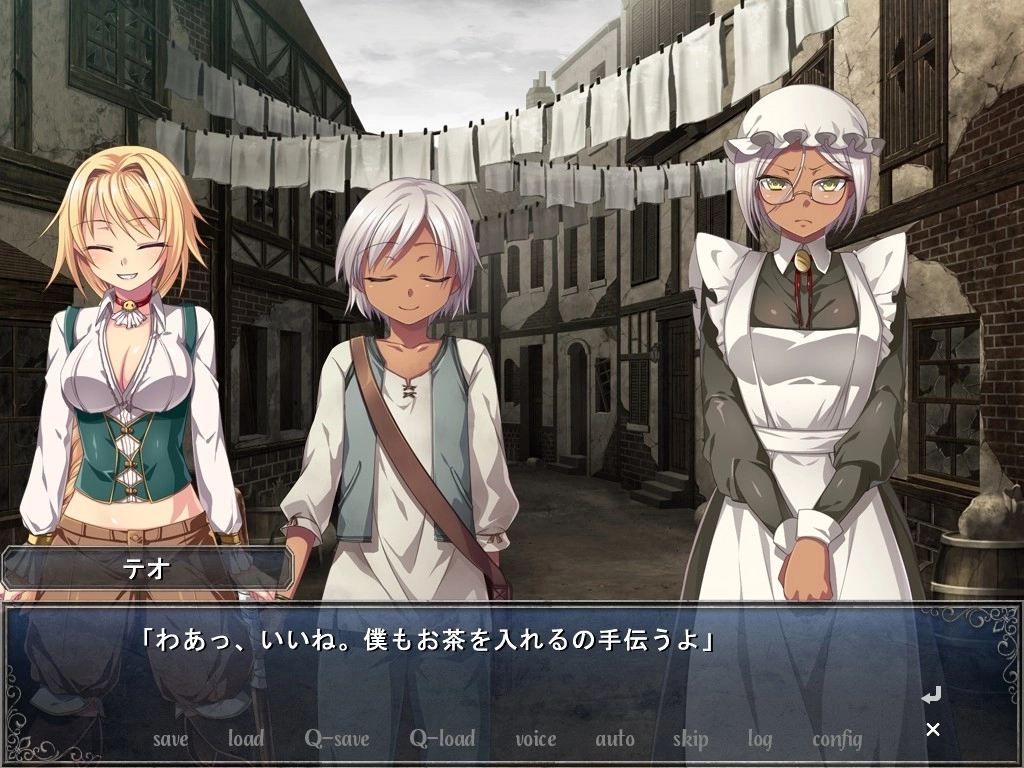
Task: Hide the dialogue box with the X
Action: [933, 729]
